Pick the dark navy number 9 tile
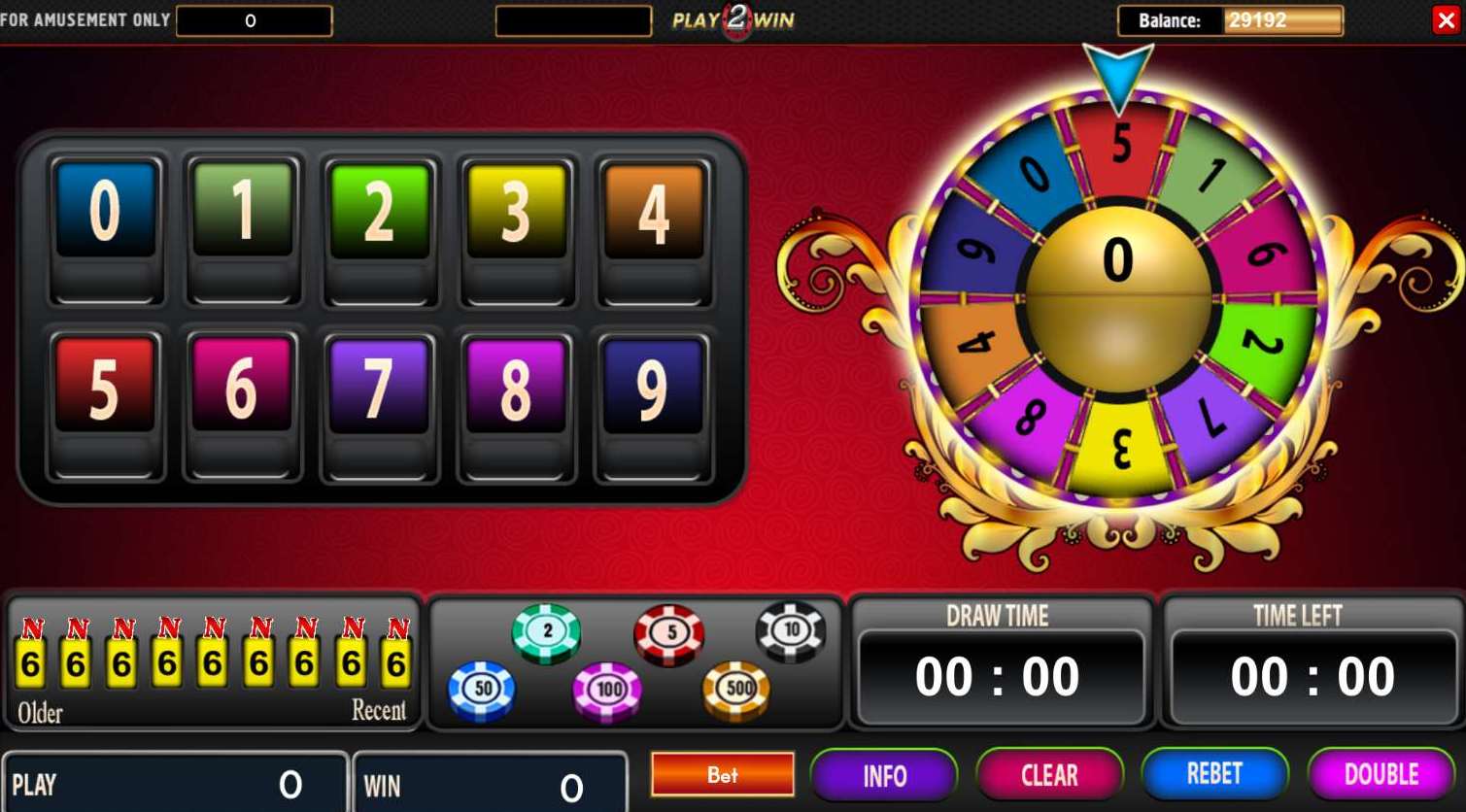Image resolution: width=1466 pixels, height=812 pixels. [653, 385]
